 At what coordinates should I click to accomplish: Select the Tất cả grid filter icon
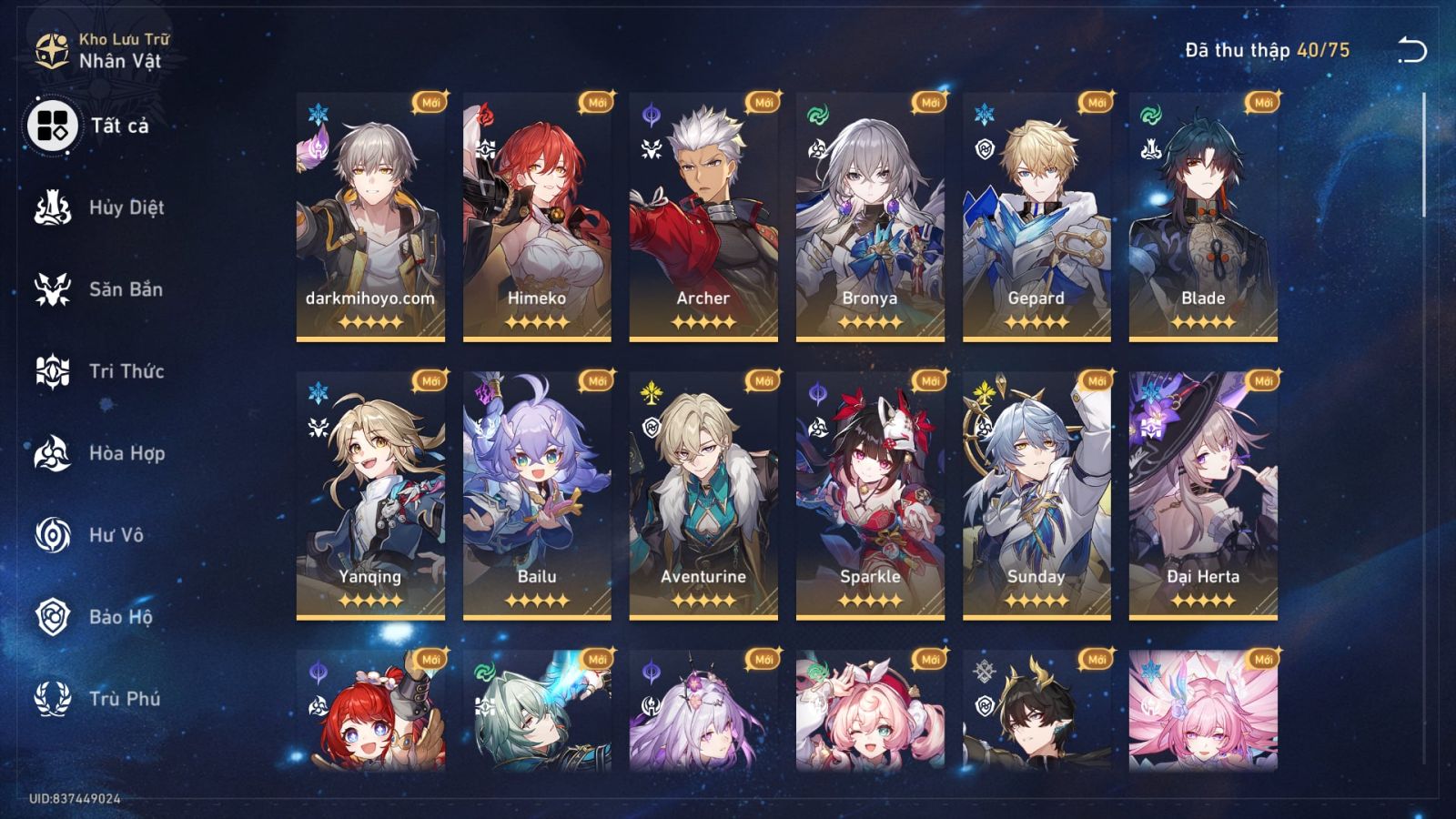coord(51,125)
